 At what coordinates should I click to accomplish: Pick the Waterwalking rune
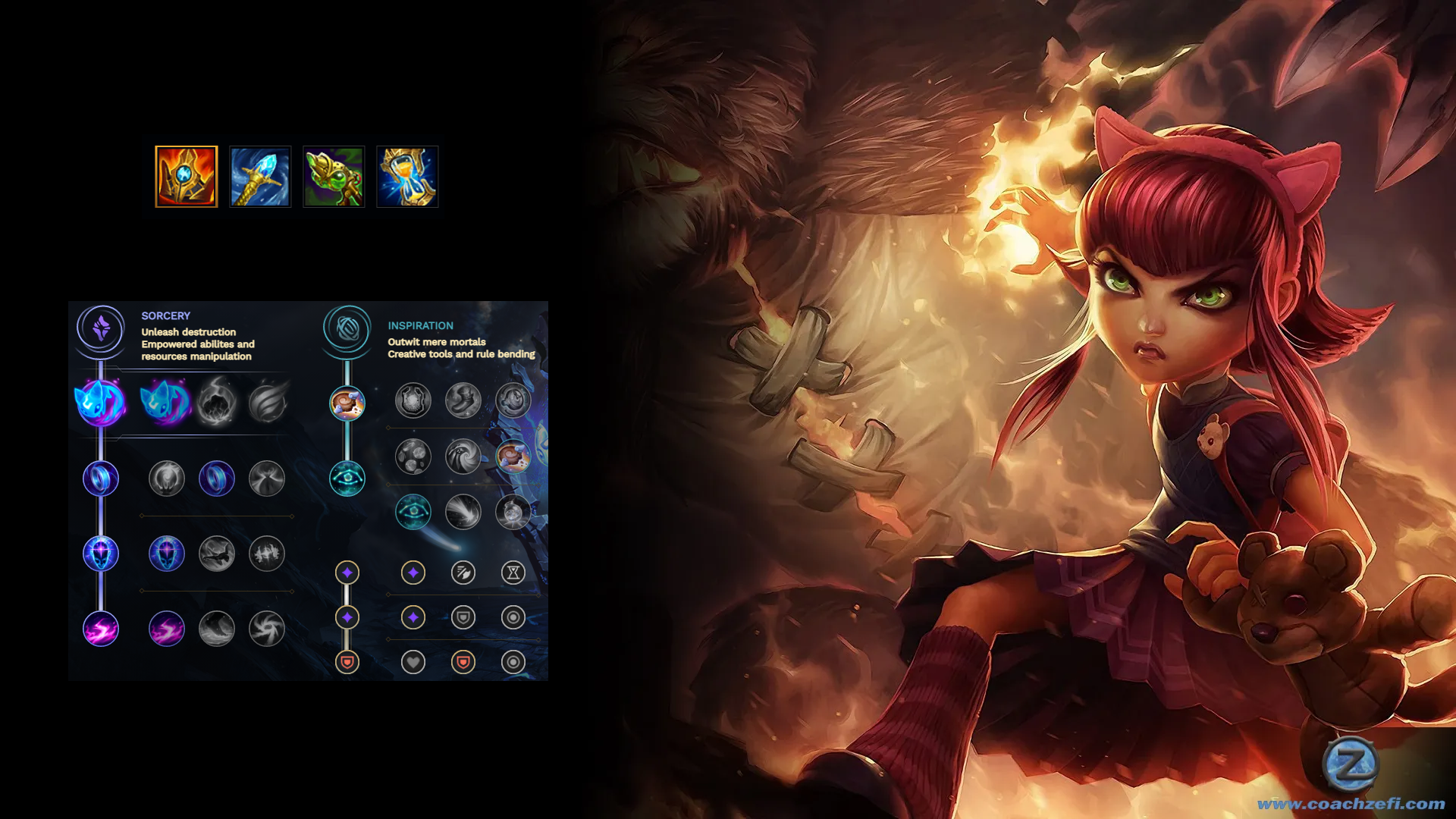coord(217,629)
